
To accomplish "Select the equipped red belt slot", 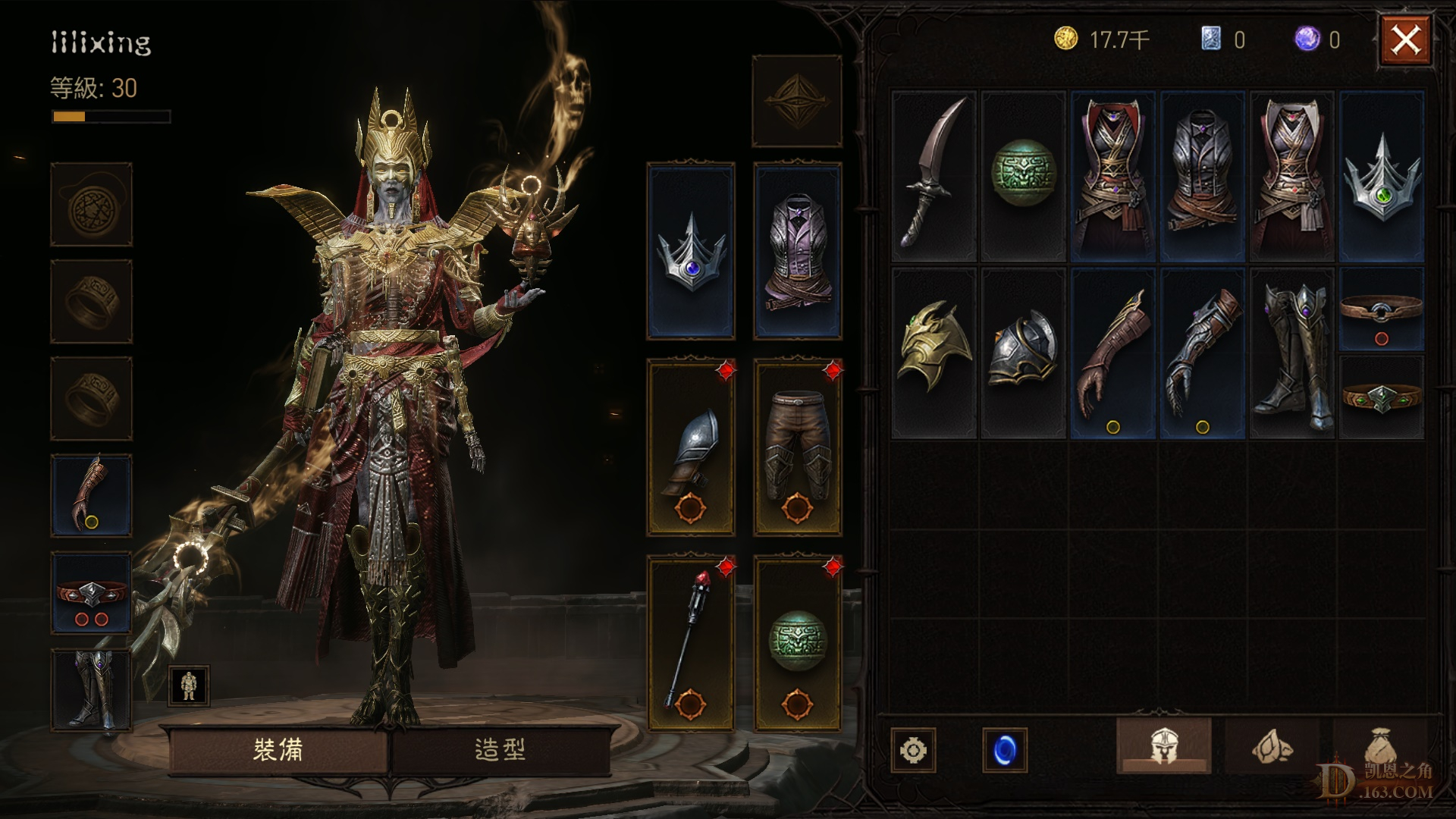I will coord(91,592).
